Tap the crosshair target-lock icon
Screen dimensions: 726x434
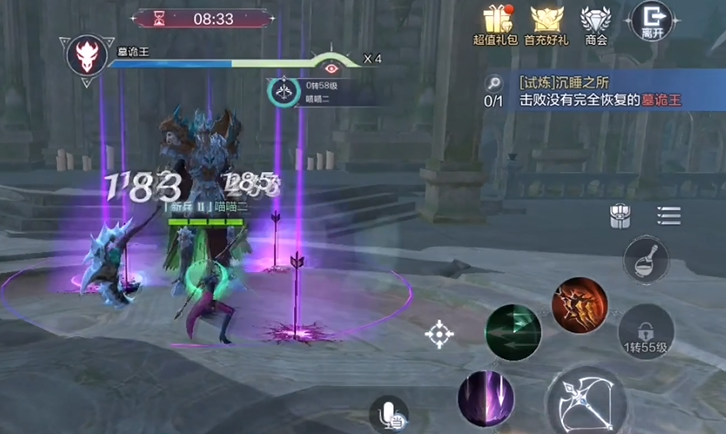(439, 334)
